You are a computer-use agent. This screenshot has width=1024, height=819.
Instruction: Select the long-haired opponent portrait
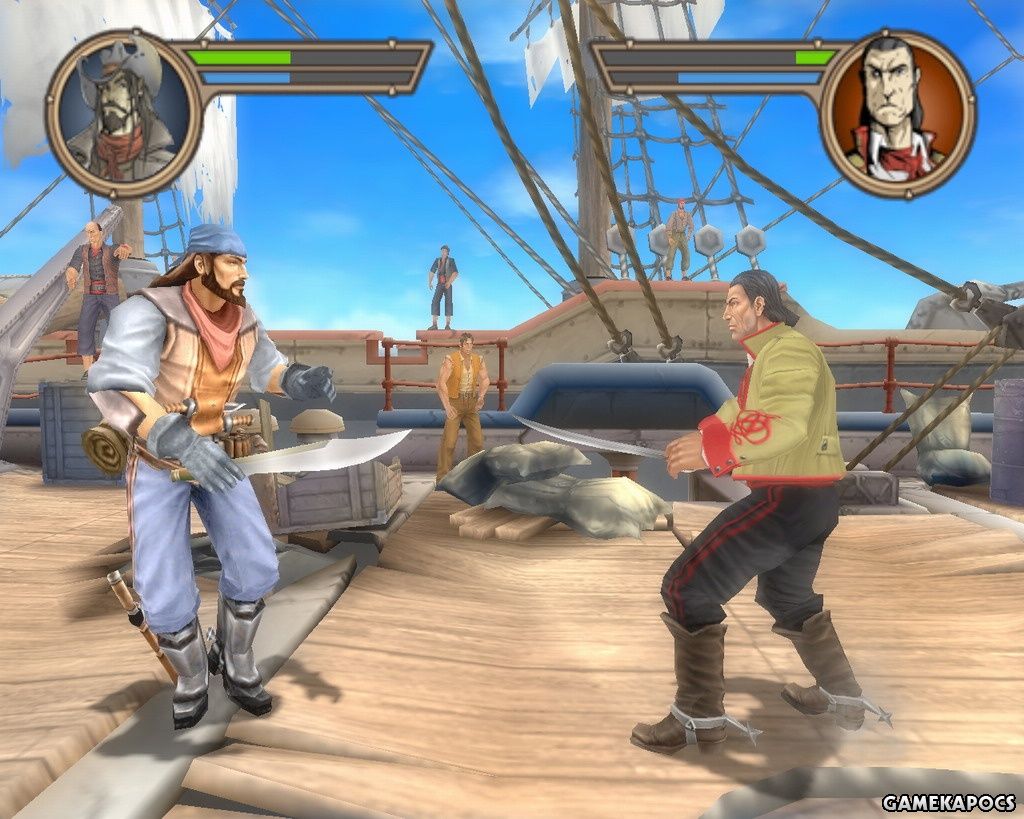(897, 113)
